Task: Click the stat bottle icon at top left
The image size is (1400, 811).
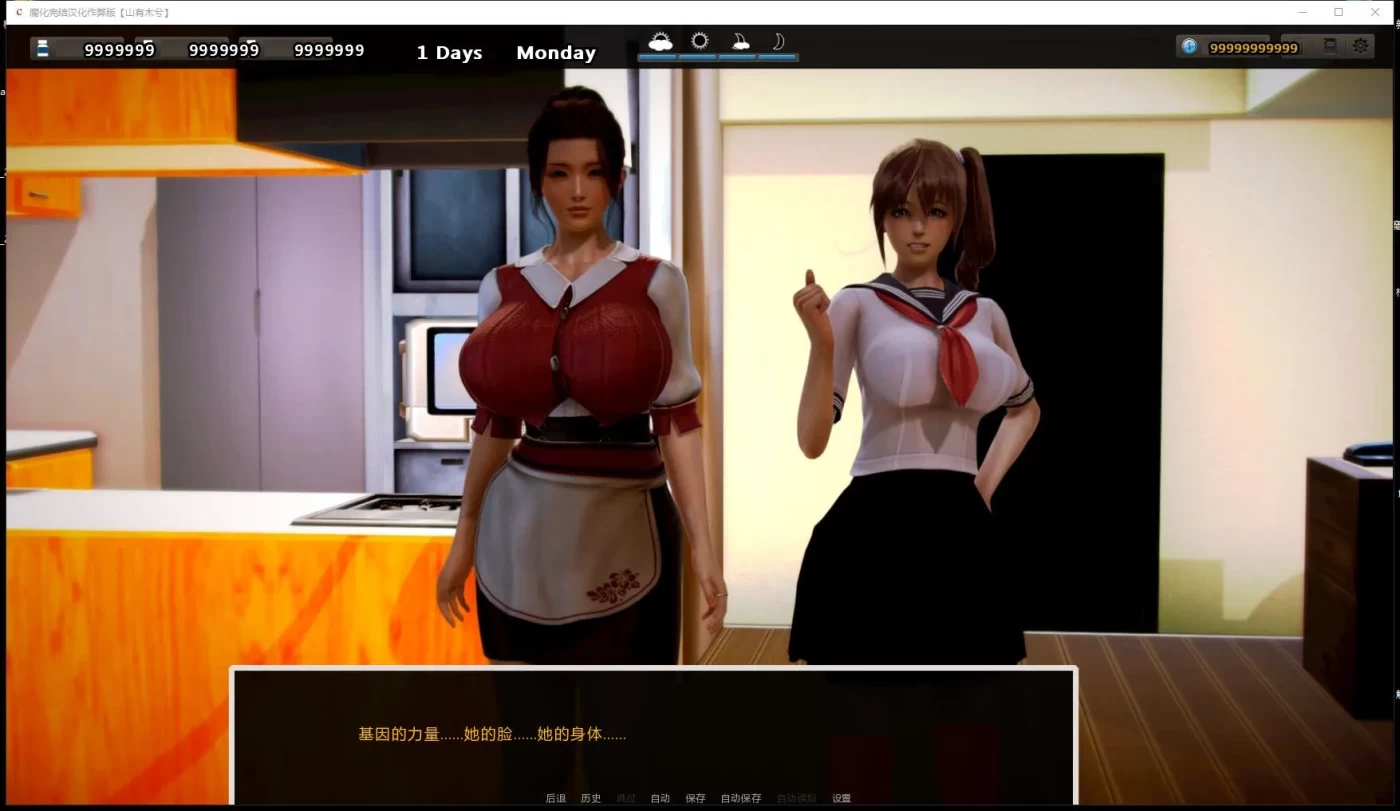Action: click(40, 47)
